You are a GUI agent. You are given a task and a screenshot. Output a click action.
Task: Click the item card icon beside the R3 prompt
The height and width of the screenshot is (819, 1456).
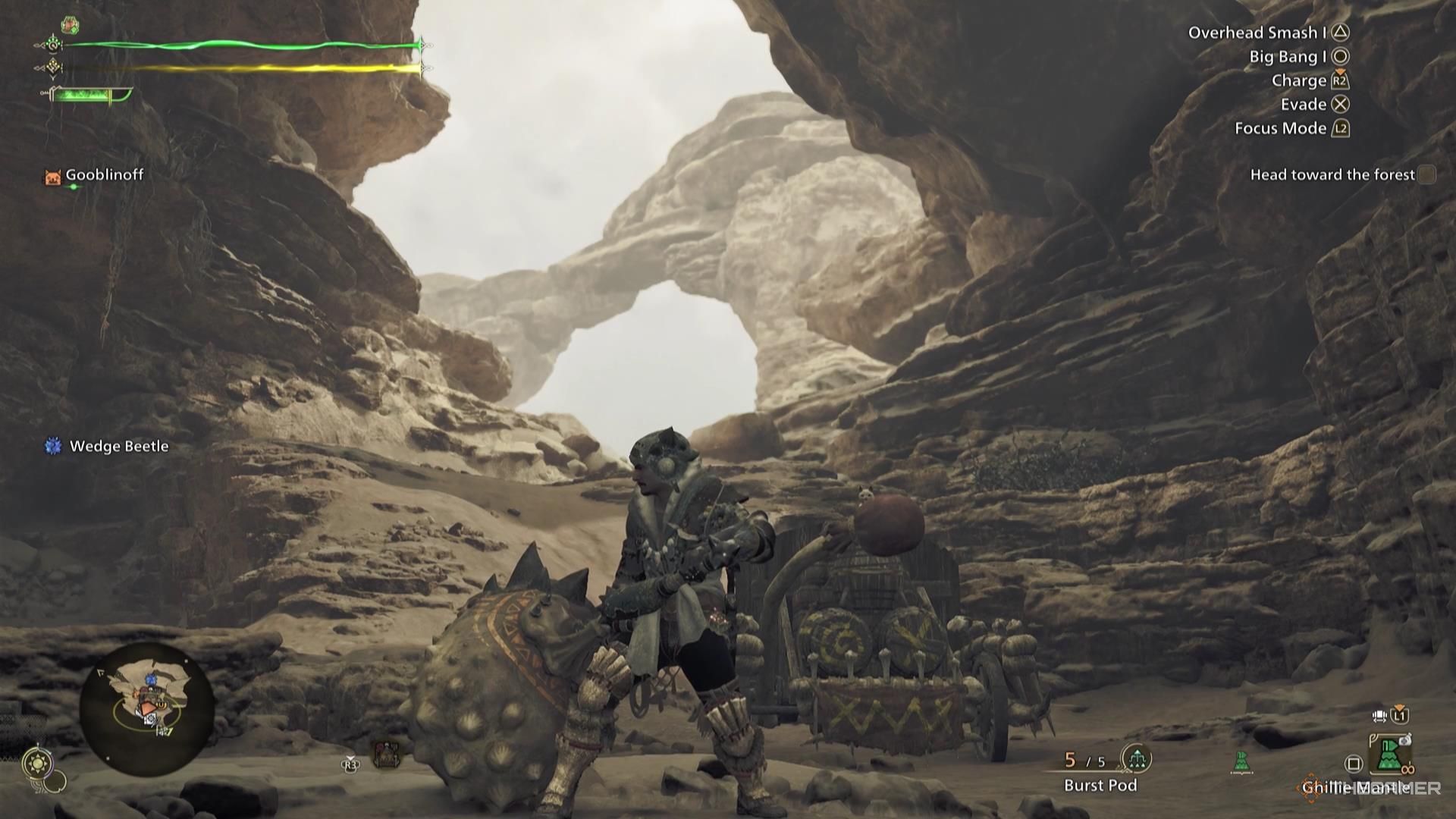pyautogui.click(x=388, y=754)
